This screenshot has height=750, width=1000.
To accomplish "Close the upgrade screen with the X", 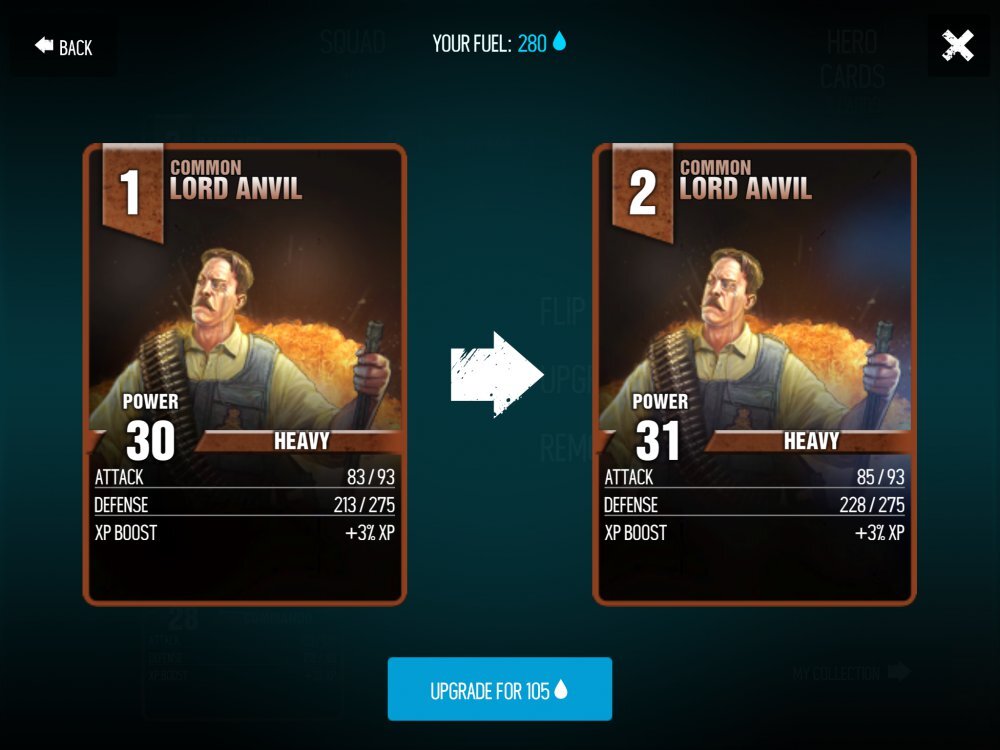I will (x=958, y=46).
